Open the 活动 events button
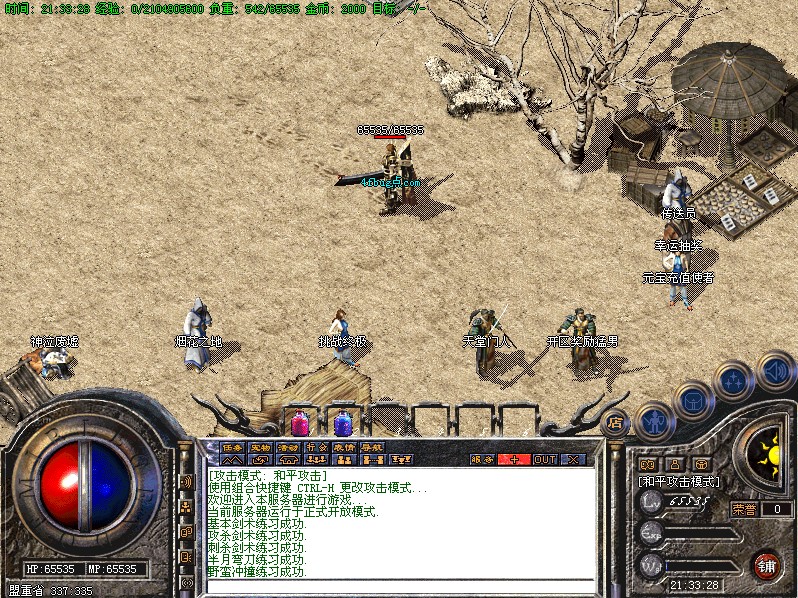Viewport: 798px width, 598px height. (288, 447)
